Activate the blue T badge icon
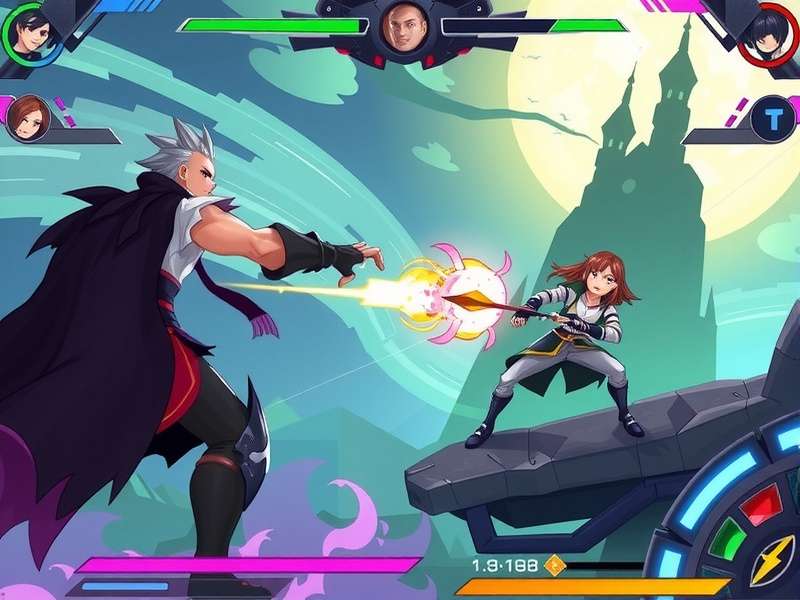800x600 pixels. pyautogui.click(x=772, y=120)
